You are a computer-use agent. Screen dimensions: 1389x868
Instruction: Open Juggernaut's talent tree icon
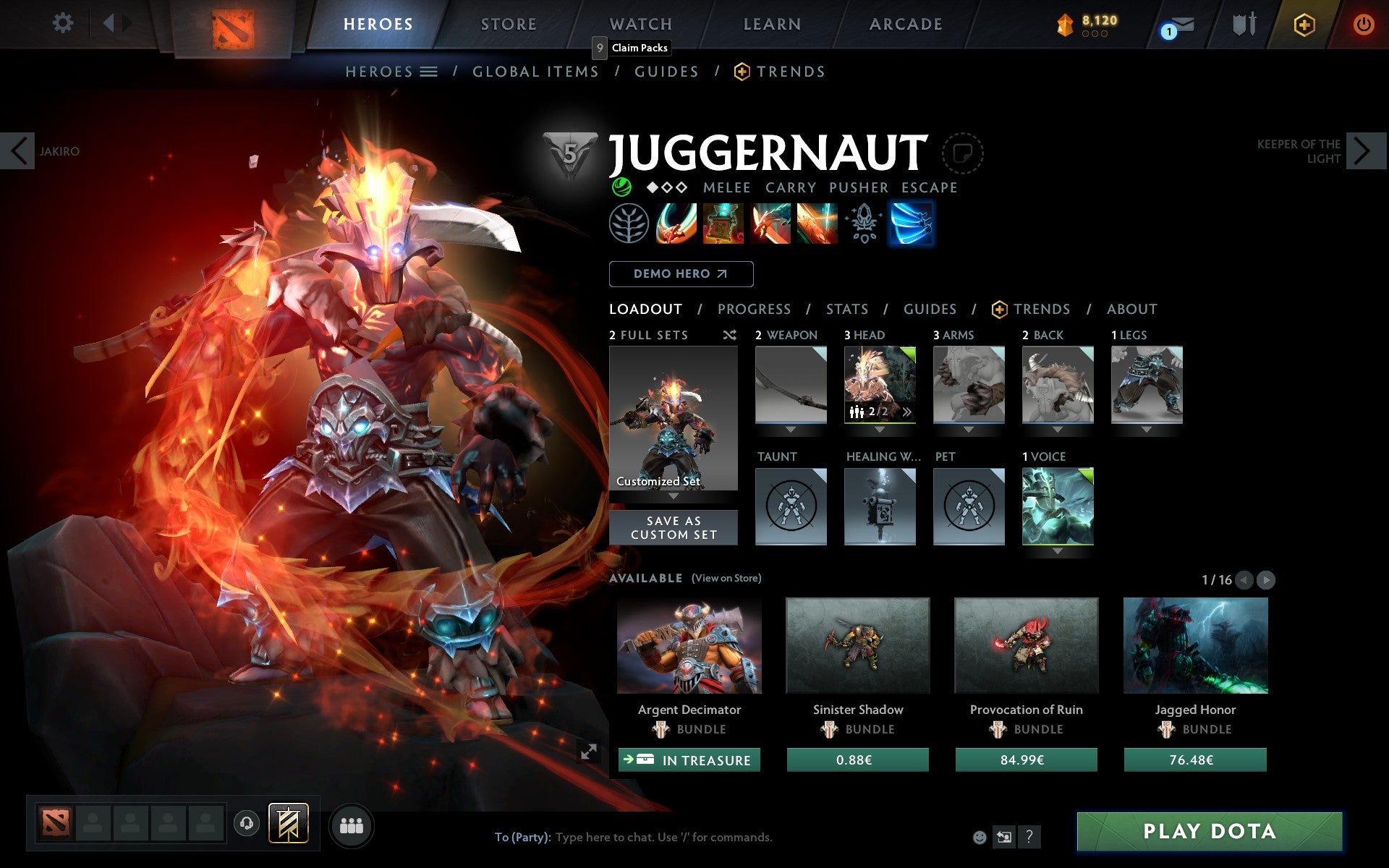(629, 224)
